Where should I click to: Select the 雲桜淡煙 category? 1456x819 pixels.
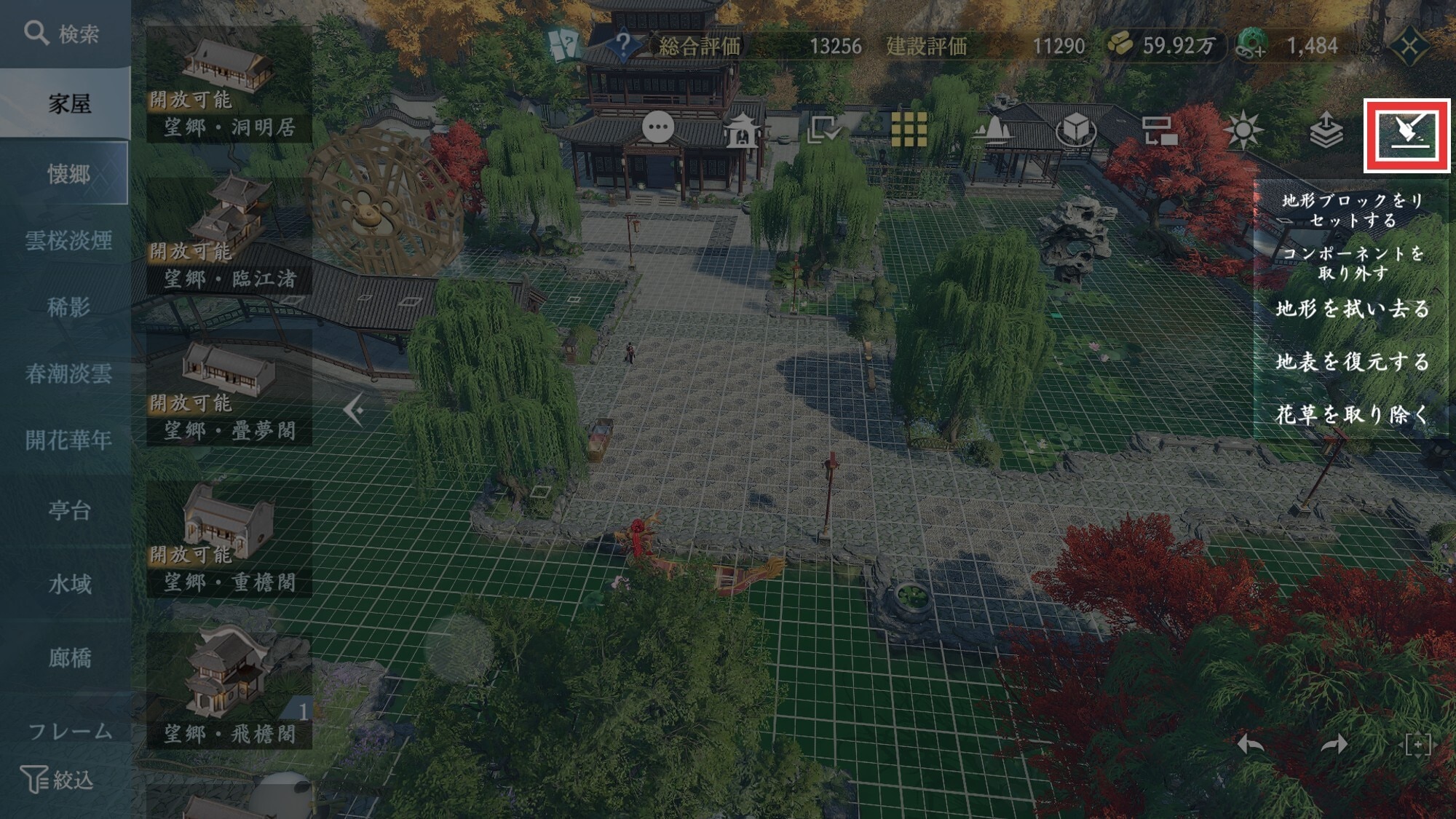point(68,240)
